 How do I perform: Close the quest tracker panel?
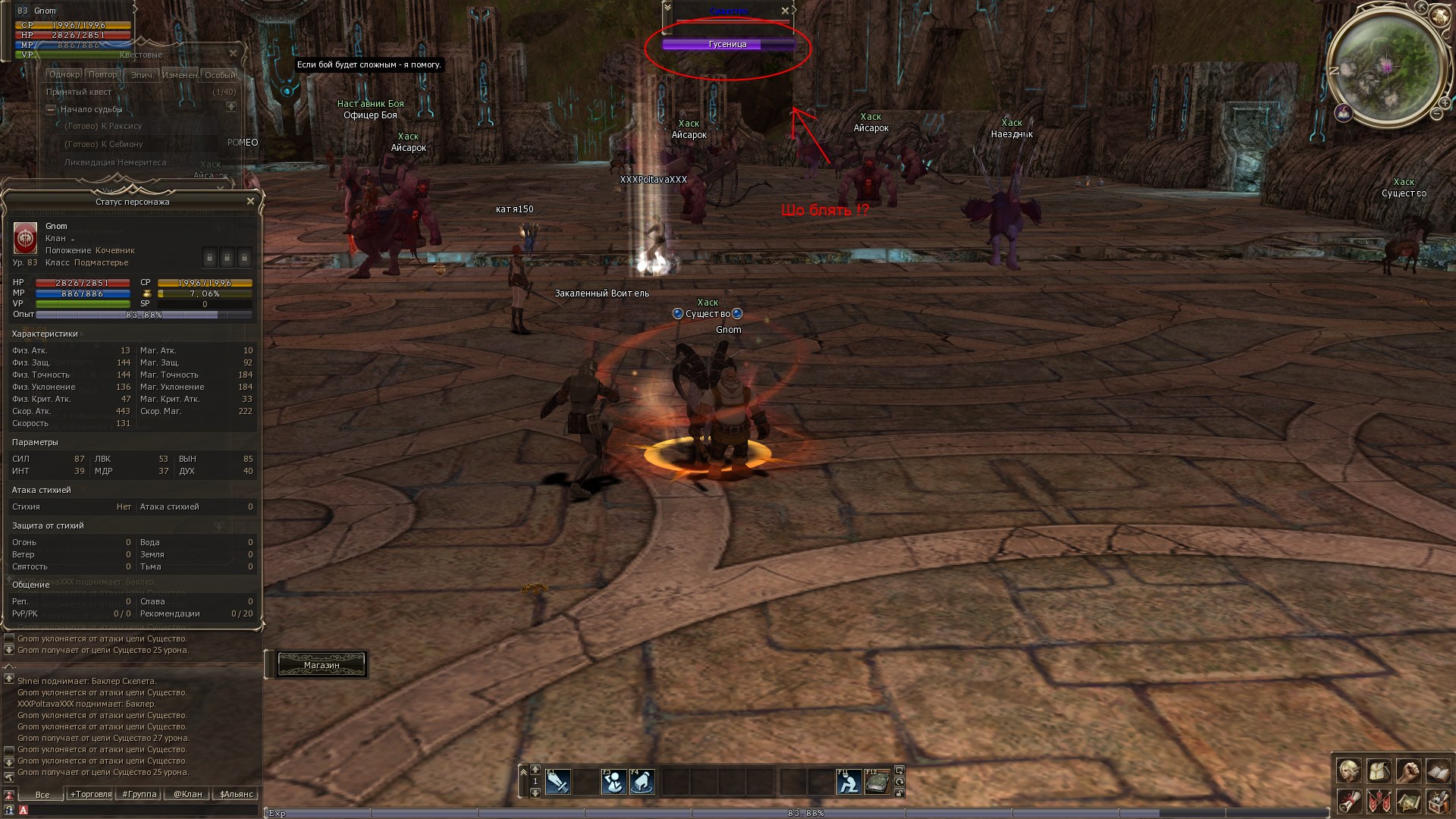click(233, 54)
